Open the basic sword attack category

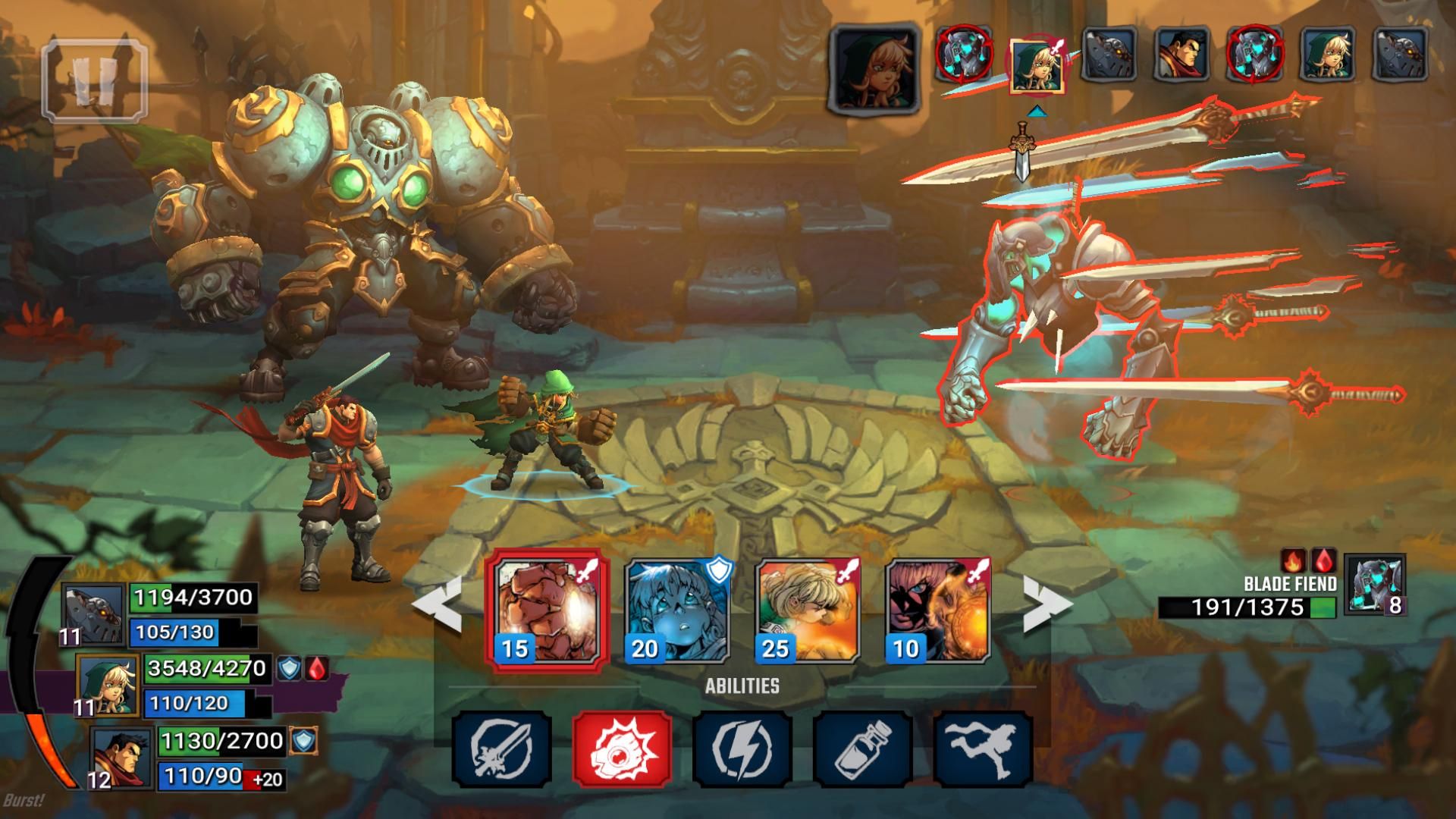[501, 749]
